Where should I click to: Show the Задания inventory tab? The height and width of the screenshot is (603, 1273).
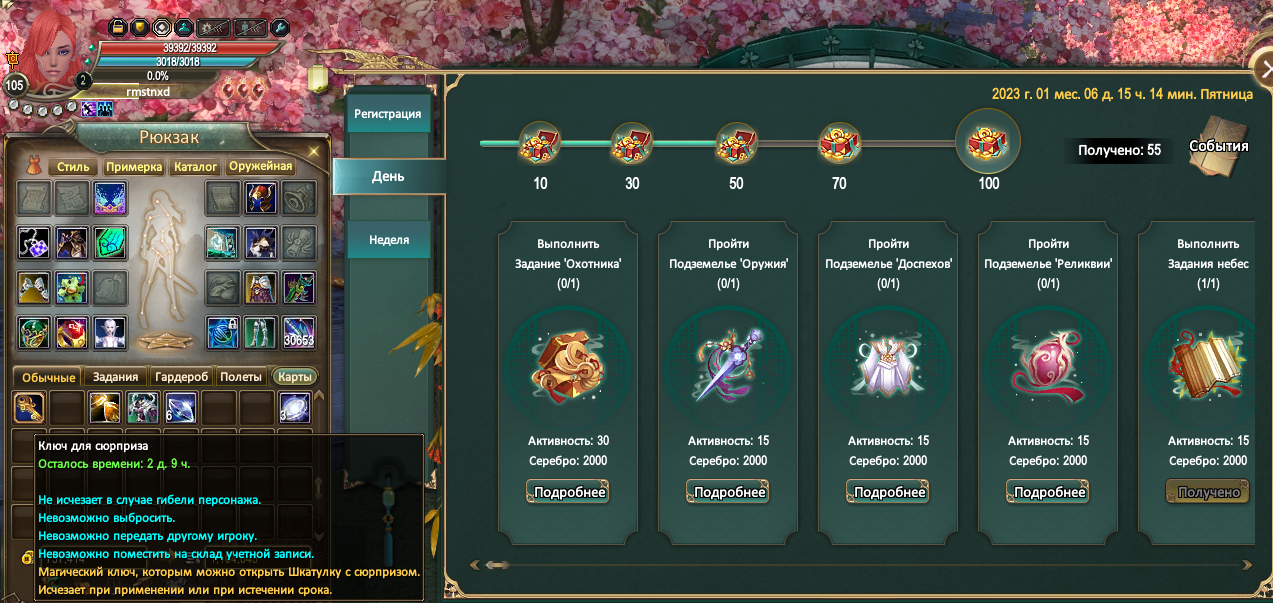coord(115,377)
